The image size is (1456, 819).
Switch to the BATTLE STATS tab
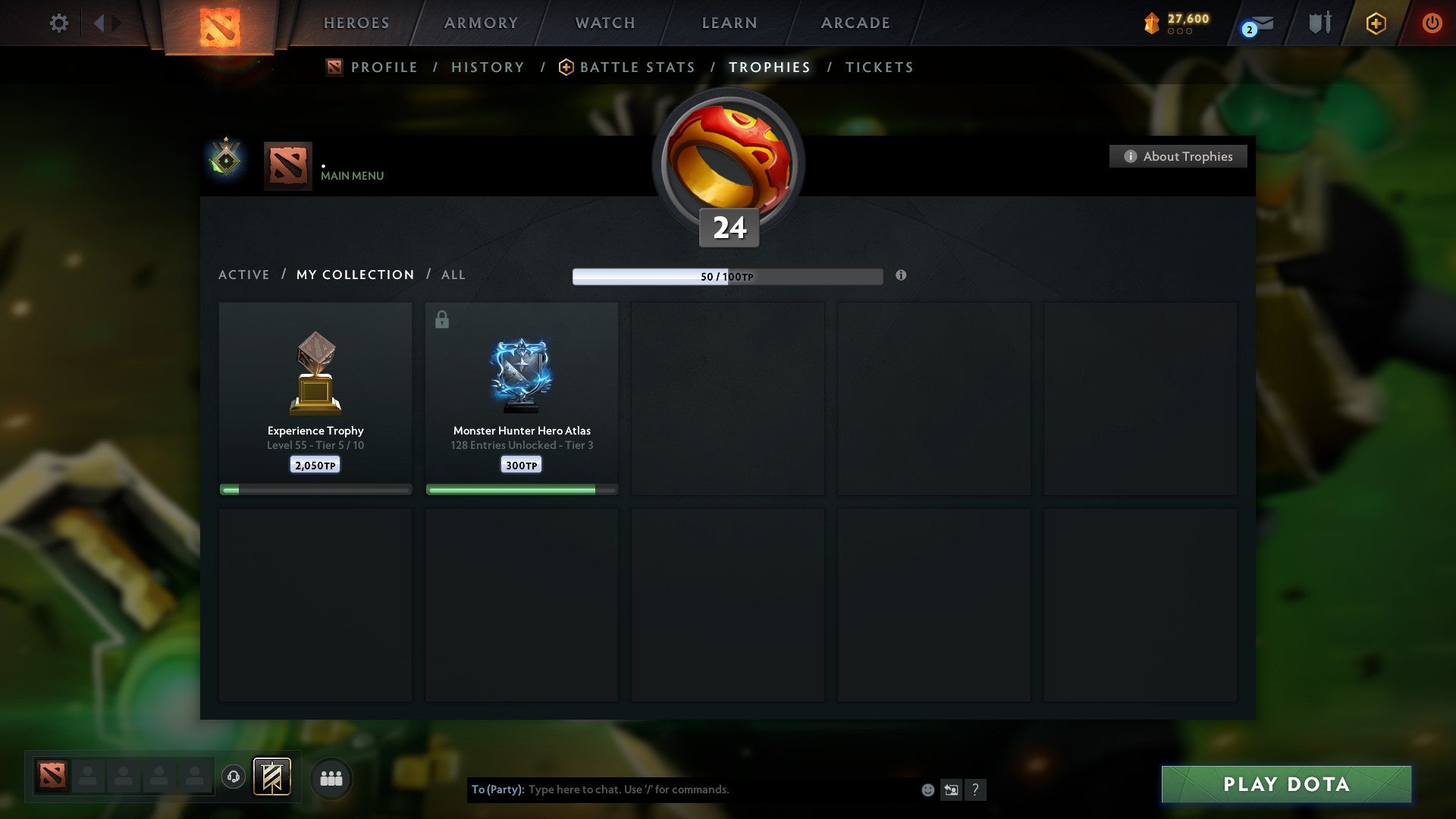(x=637, y=67)
